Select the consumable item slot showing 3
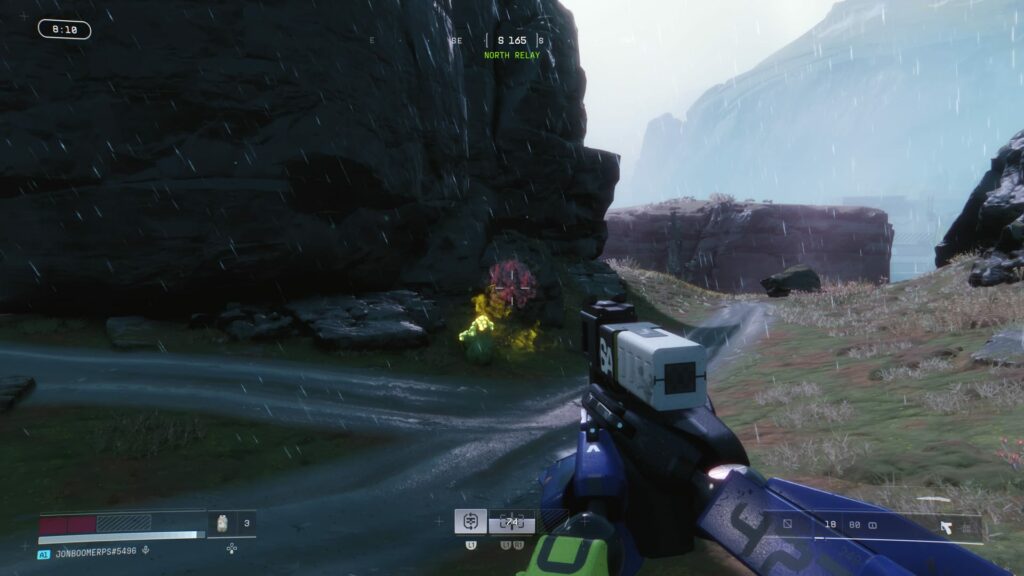Image resolution: width=1024 pixels, height=576 pixels. pyautogui.click(x=231, y=523)
